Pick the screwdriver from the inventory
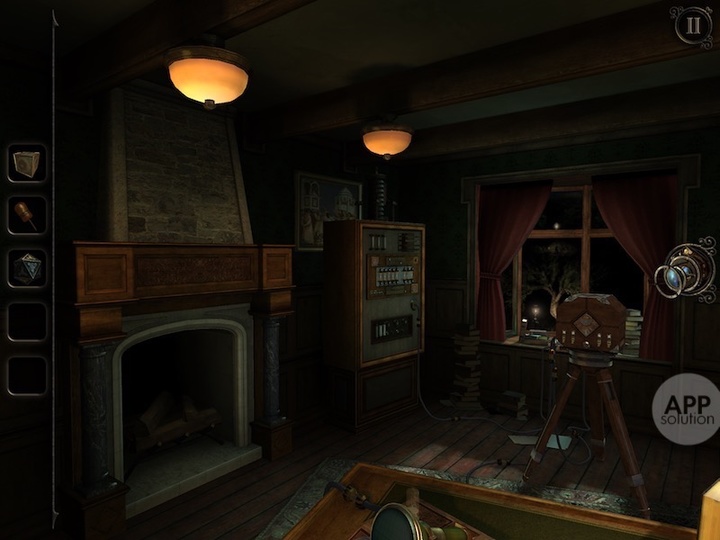 (27, 215)
